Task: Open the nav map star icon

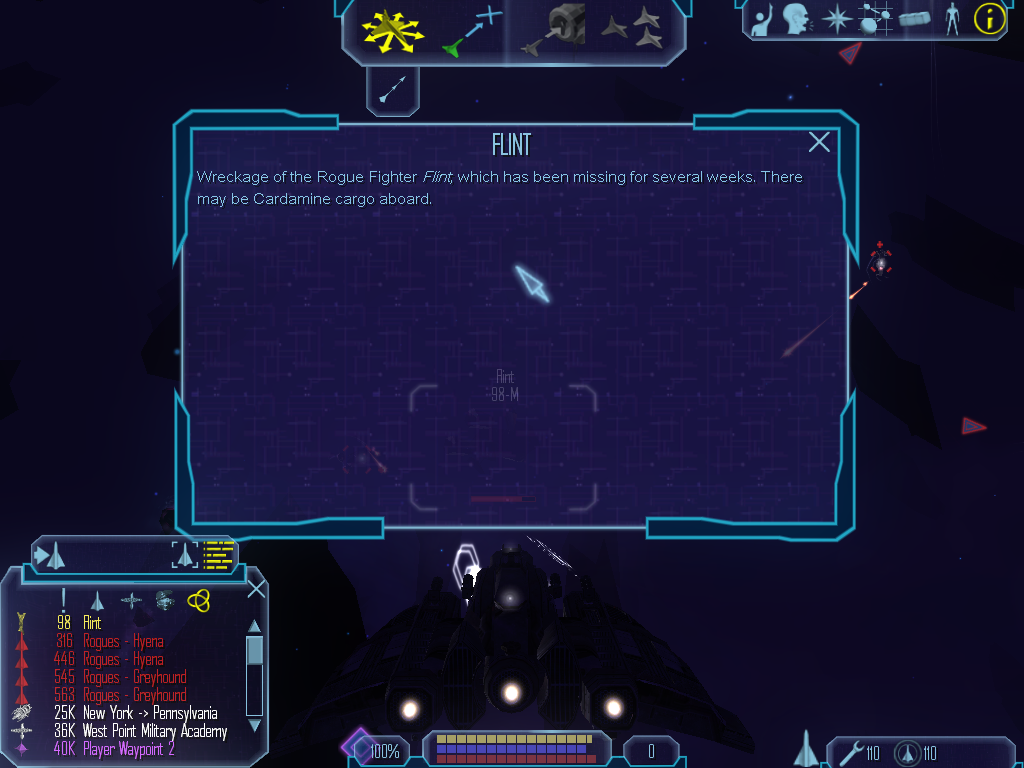Action: pos(835,19)
